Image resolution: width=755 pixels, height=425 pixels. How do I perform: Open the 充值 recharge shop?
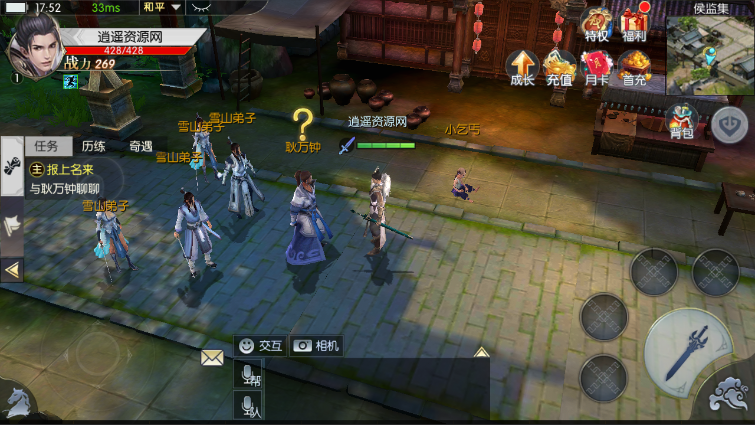point(559,67)
